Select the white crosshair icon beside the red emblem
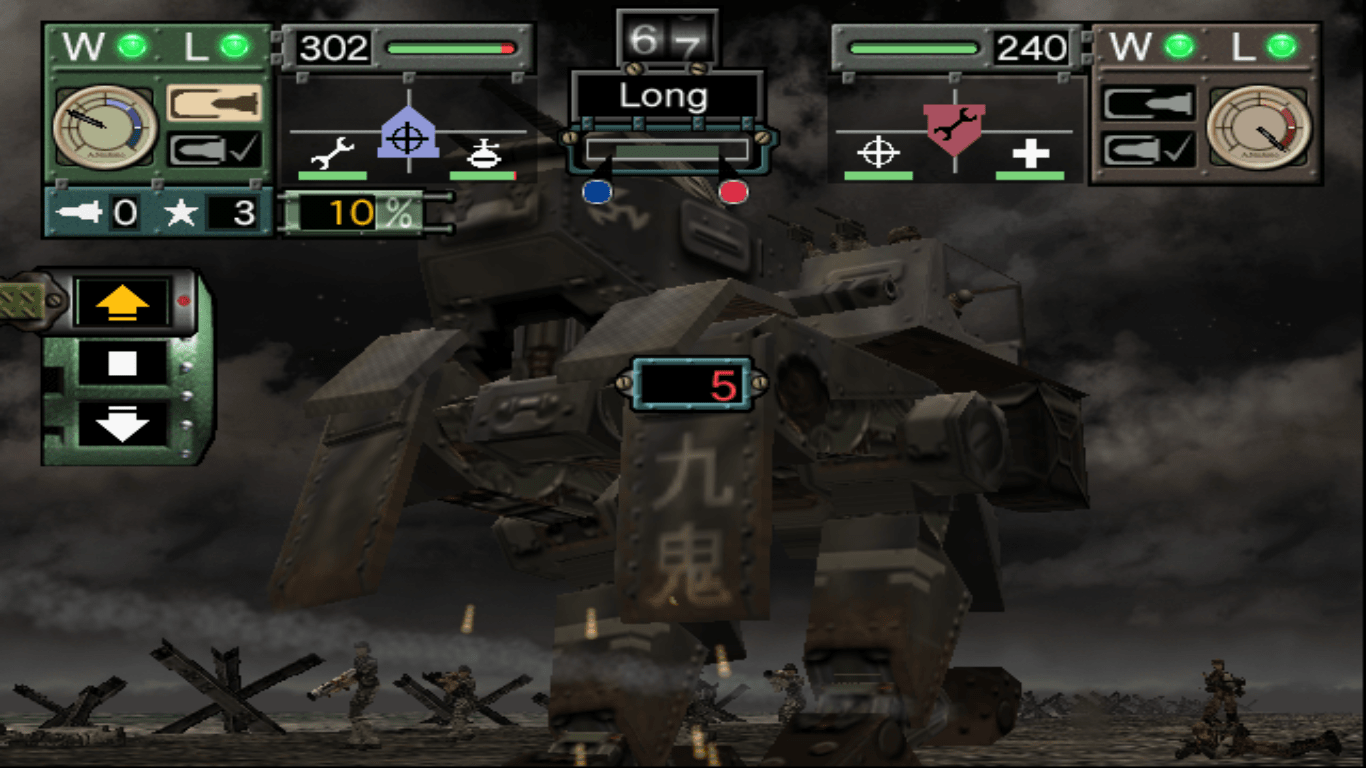Viewport: 1366px width, 768px height. 878,152
